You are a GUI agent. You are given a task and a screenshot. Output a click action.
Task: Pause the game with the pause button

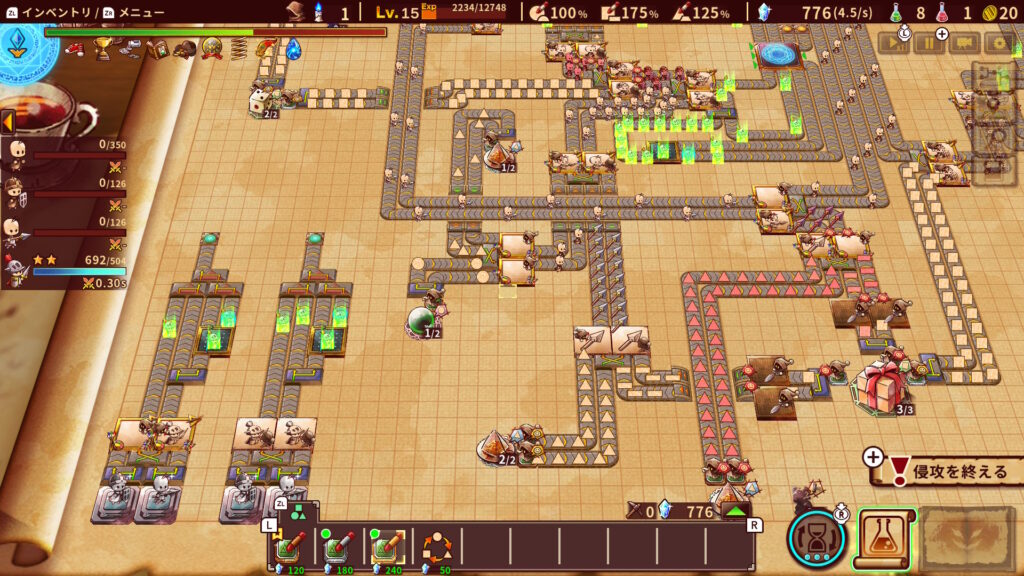[928, 43]
